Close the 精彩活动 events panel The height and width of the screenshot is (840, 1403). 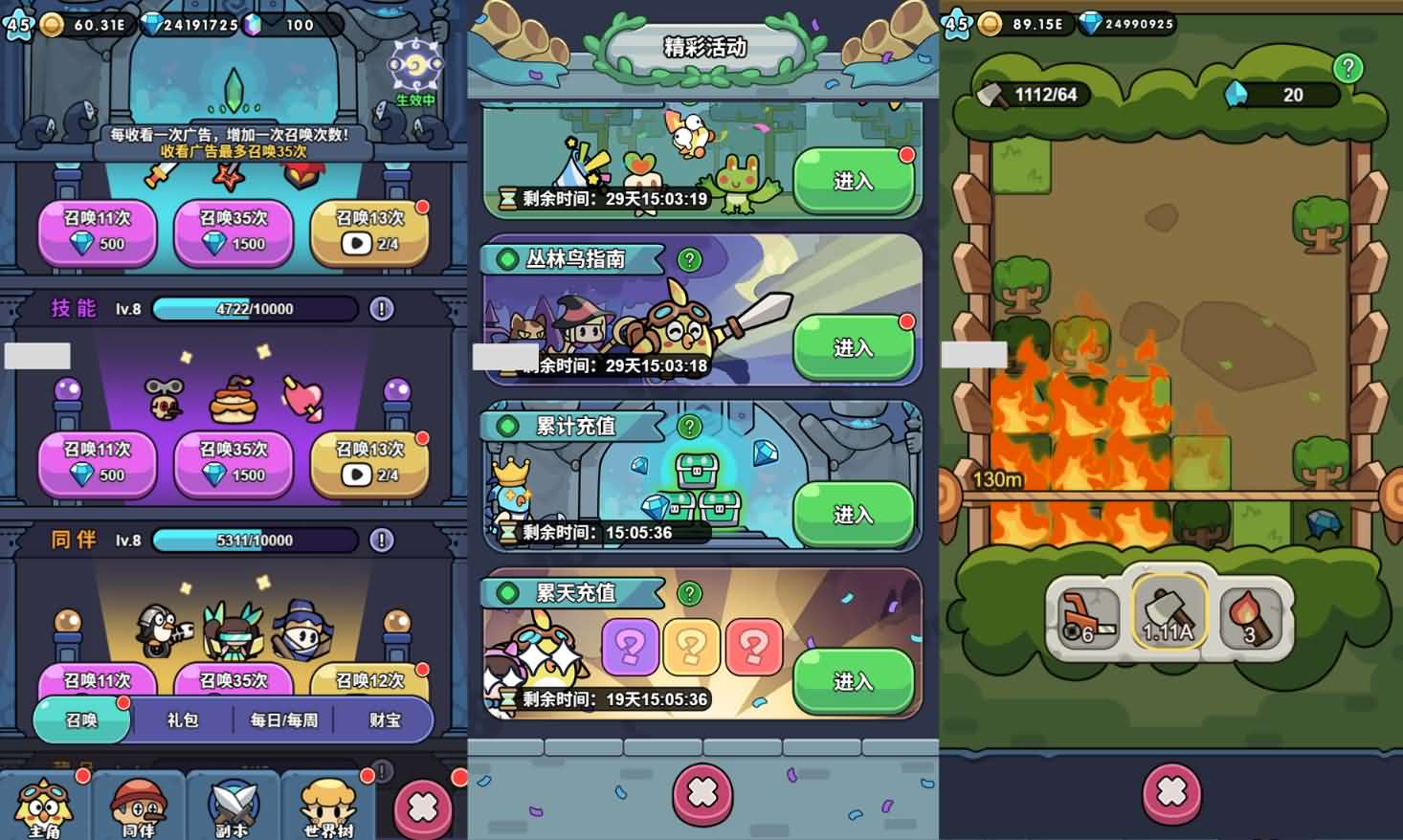coord(702,792)
